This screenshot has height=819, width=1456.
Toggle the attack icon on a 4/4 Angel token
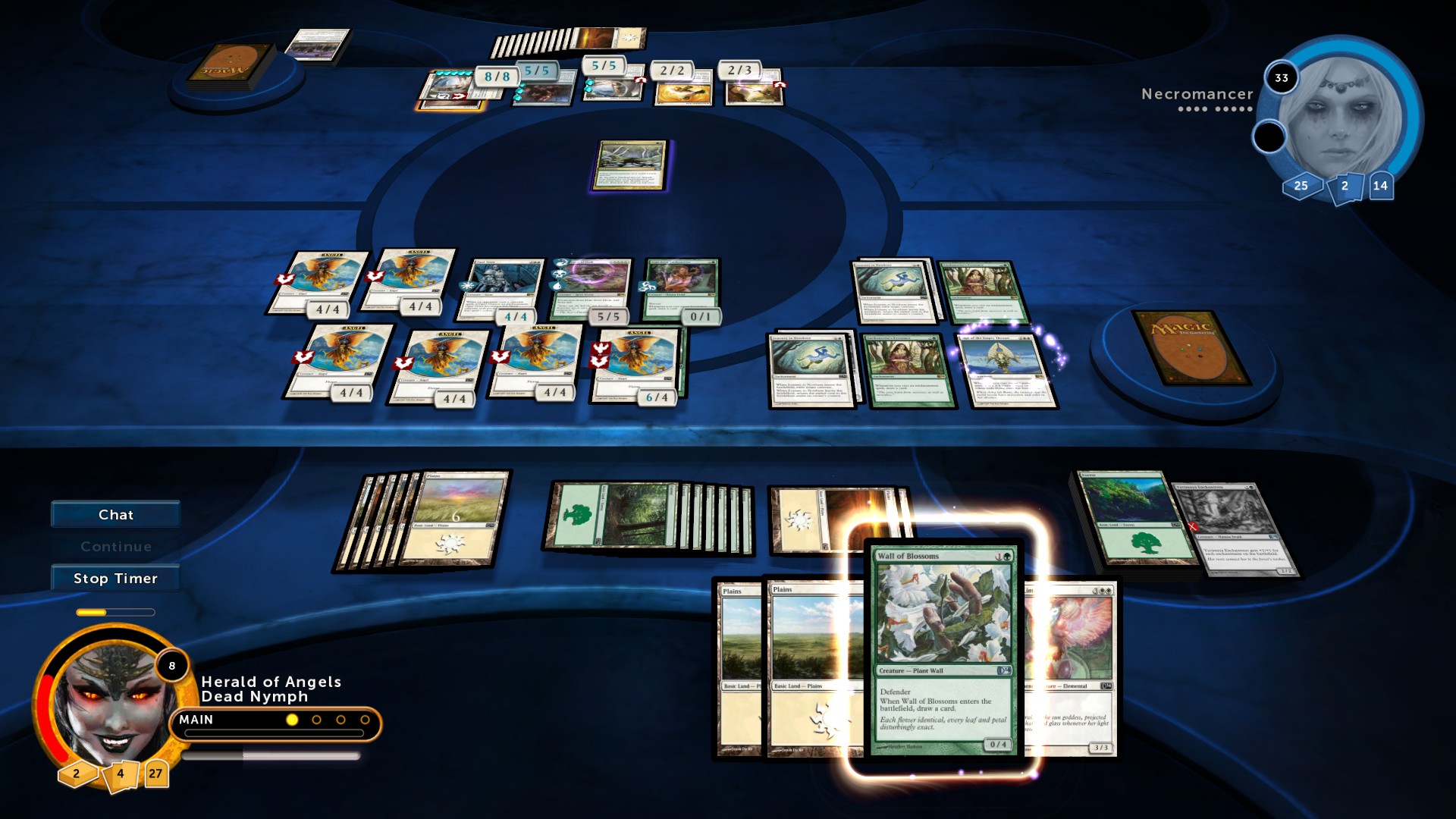pyautogui.click(x=284, y=278)
